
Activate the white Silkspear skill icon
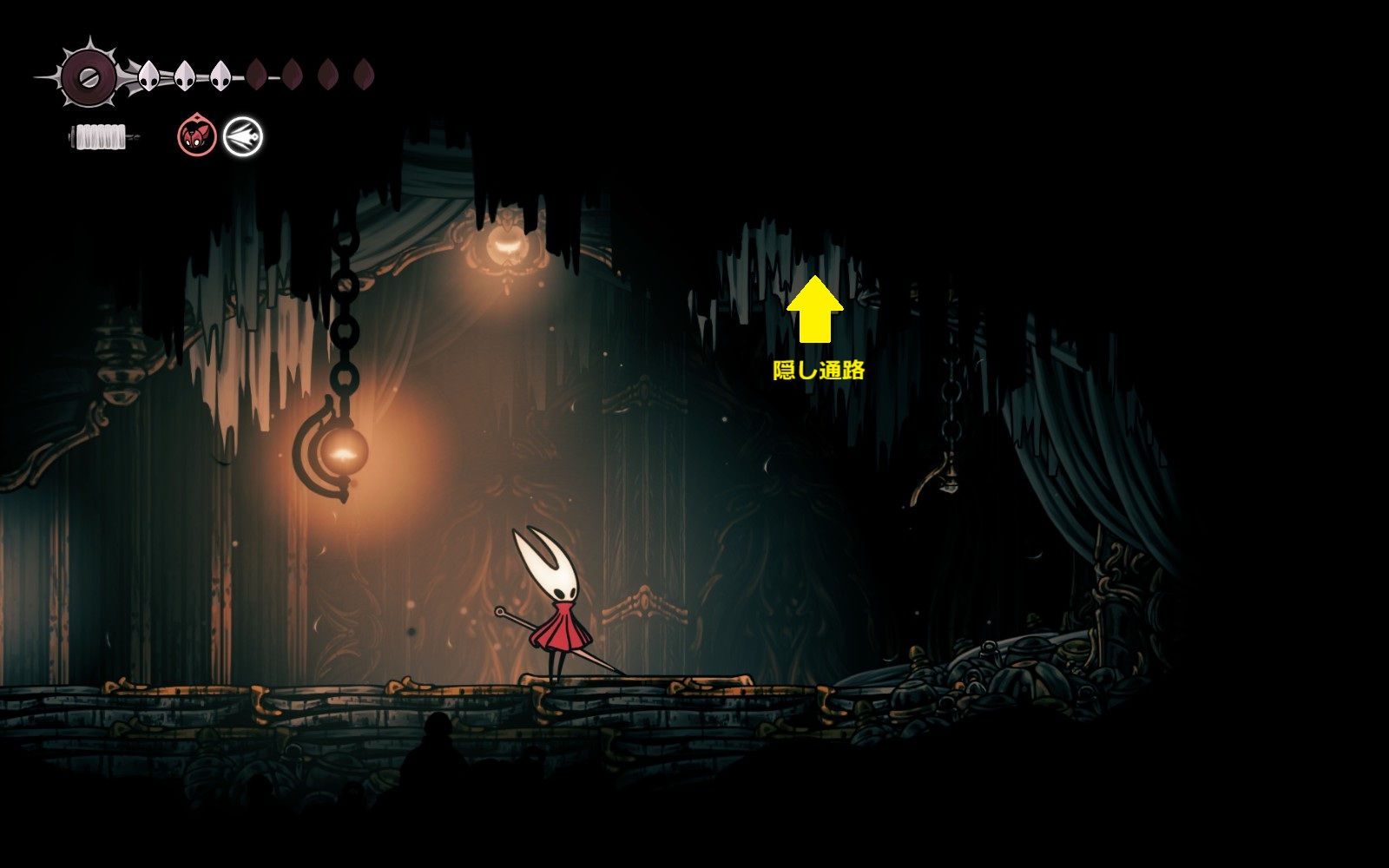tap(243, 137)
